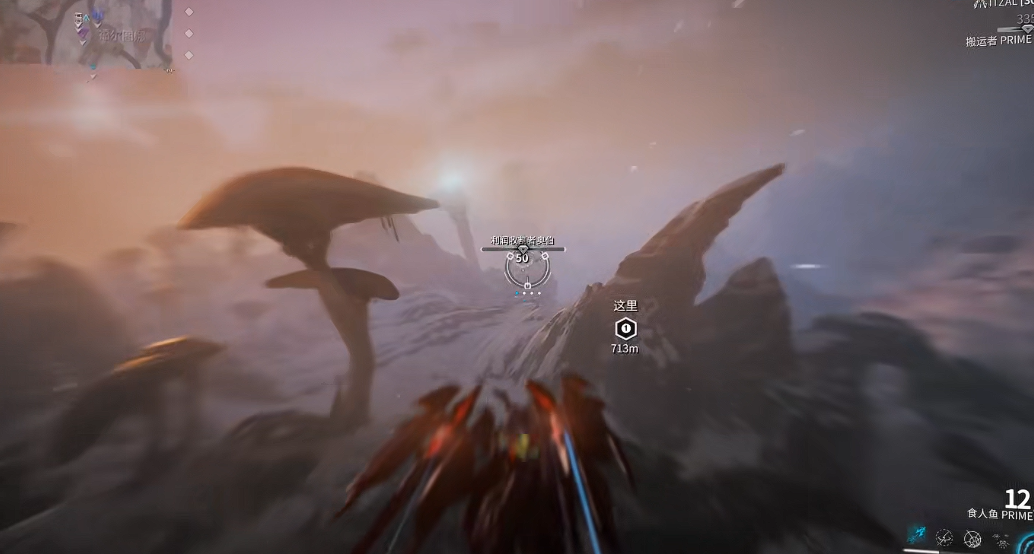Activate the fourth drone ability icon

click(x=1001, y=539)
